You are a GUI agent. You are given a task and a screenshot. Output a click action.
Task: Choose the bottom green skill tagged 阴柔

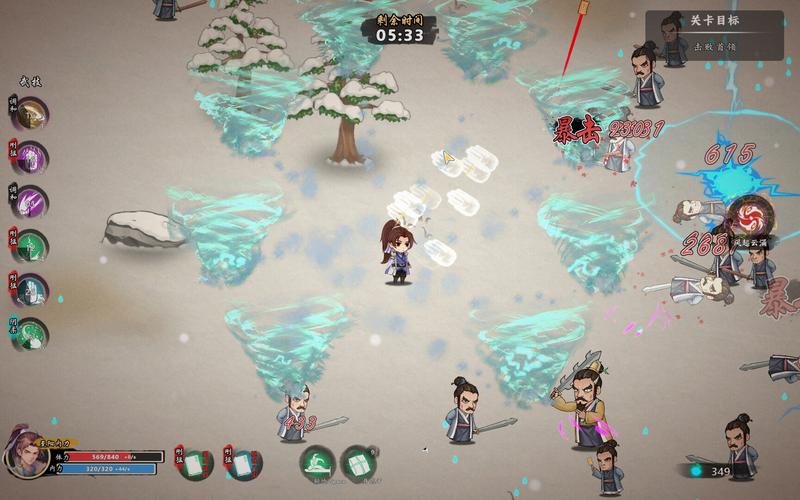[x=32, y=331]
